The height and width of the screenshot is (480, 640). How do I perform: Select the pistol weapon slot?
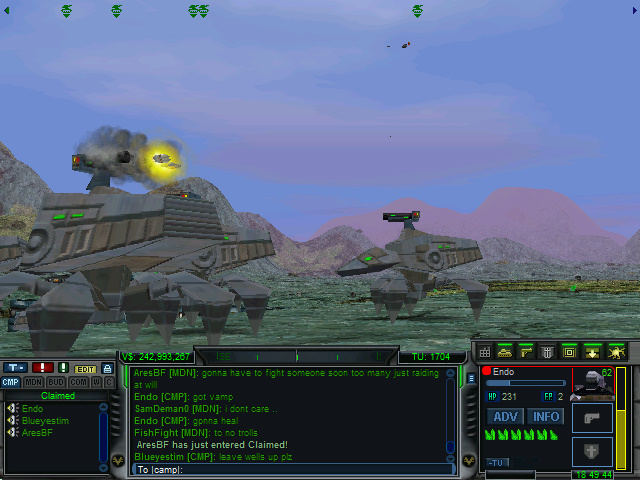pyautogui.click(x=592, y=418)
